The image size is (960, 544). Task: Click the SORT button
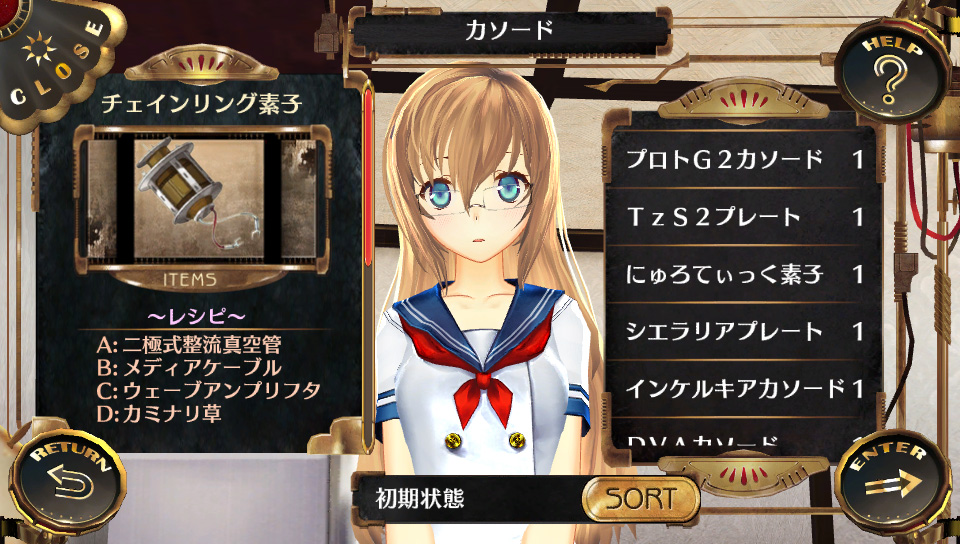[x=641, y=497]
